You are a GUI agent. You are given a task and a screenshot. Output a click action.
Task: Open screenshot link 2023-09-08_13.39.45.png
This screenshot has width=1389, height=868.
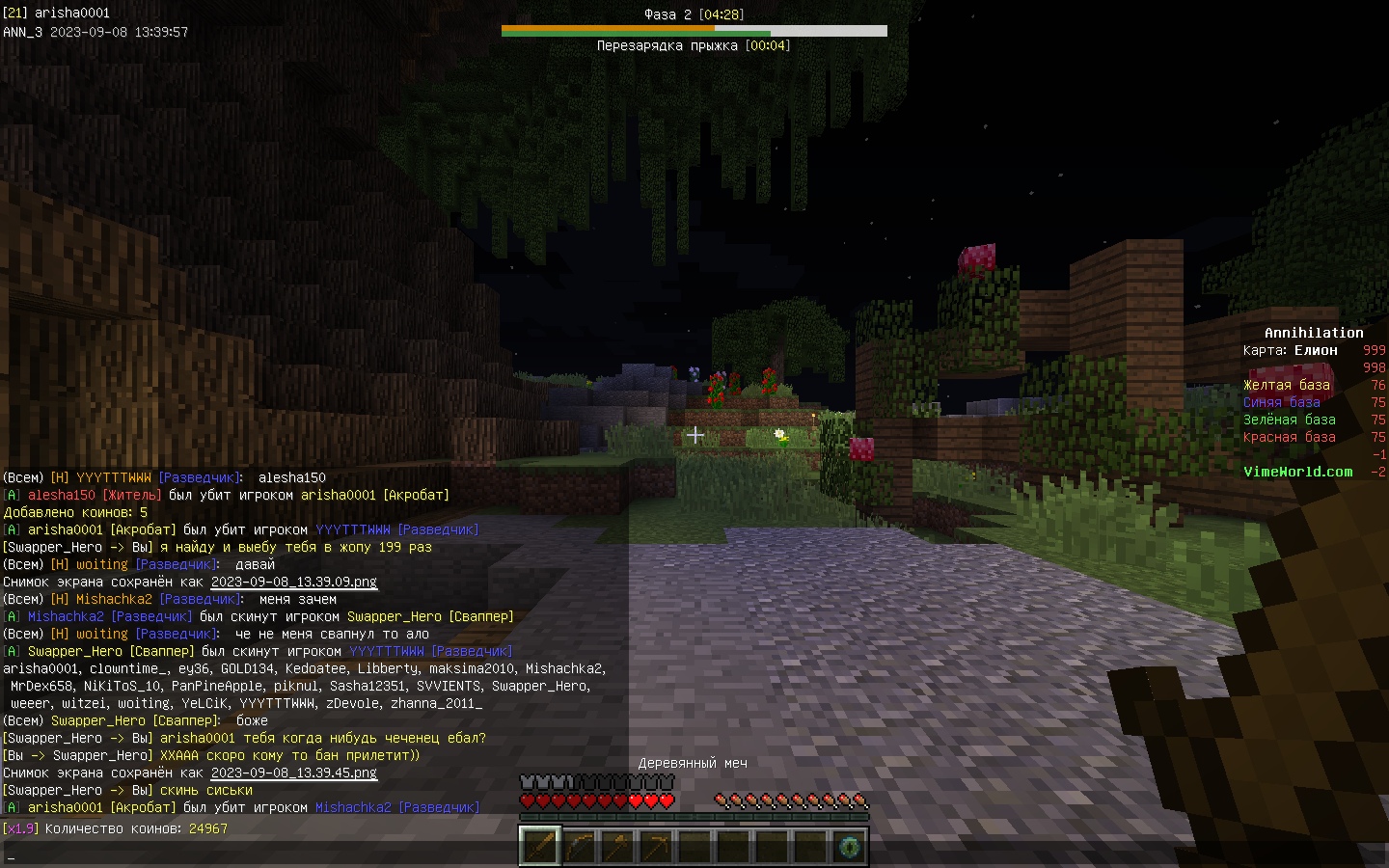click(x=294, y=773)
